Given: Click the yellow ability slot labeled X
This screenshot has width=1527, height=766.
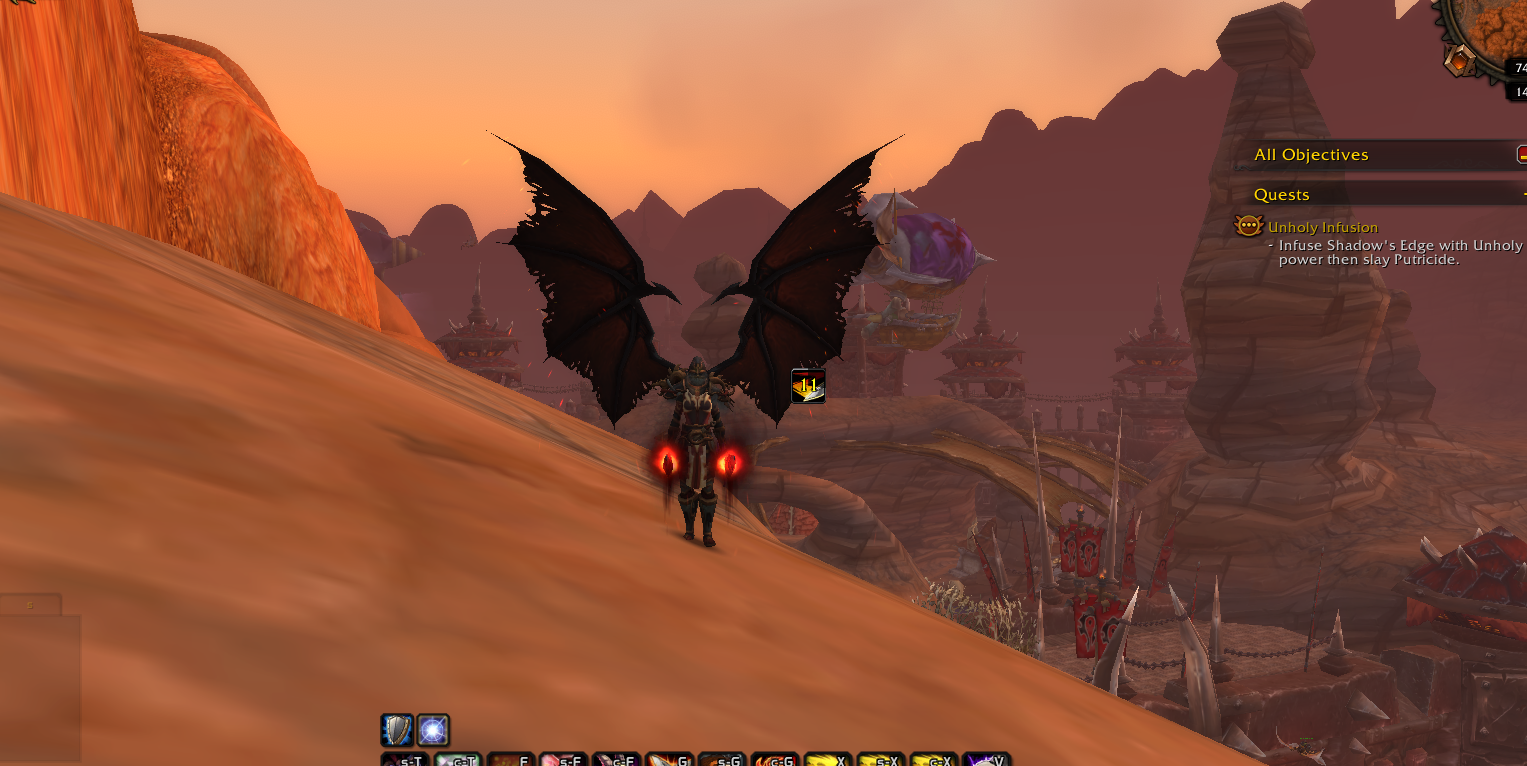Looking at the screenshot, I should pyautogui.click(x=829, y=760).
